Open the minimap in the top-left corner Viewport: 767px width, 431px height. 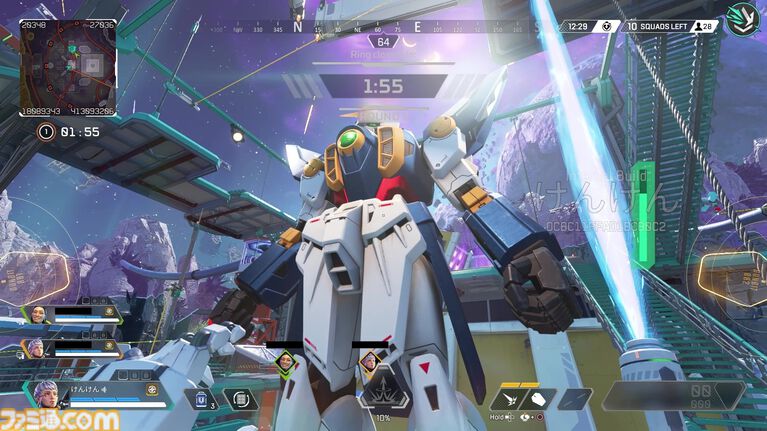pyautogui.click(x=68, y=68)
